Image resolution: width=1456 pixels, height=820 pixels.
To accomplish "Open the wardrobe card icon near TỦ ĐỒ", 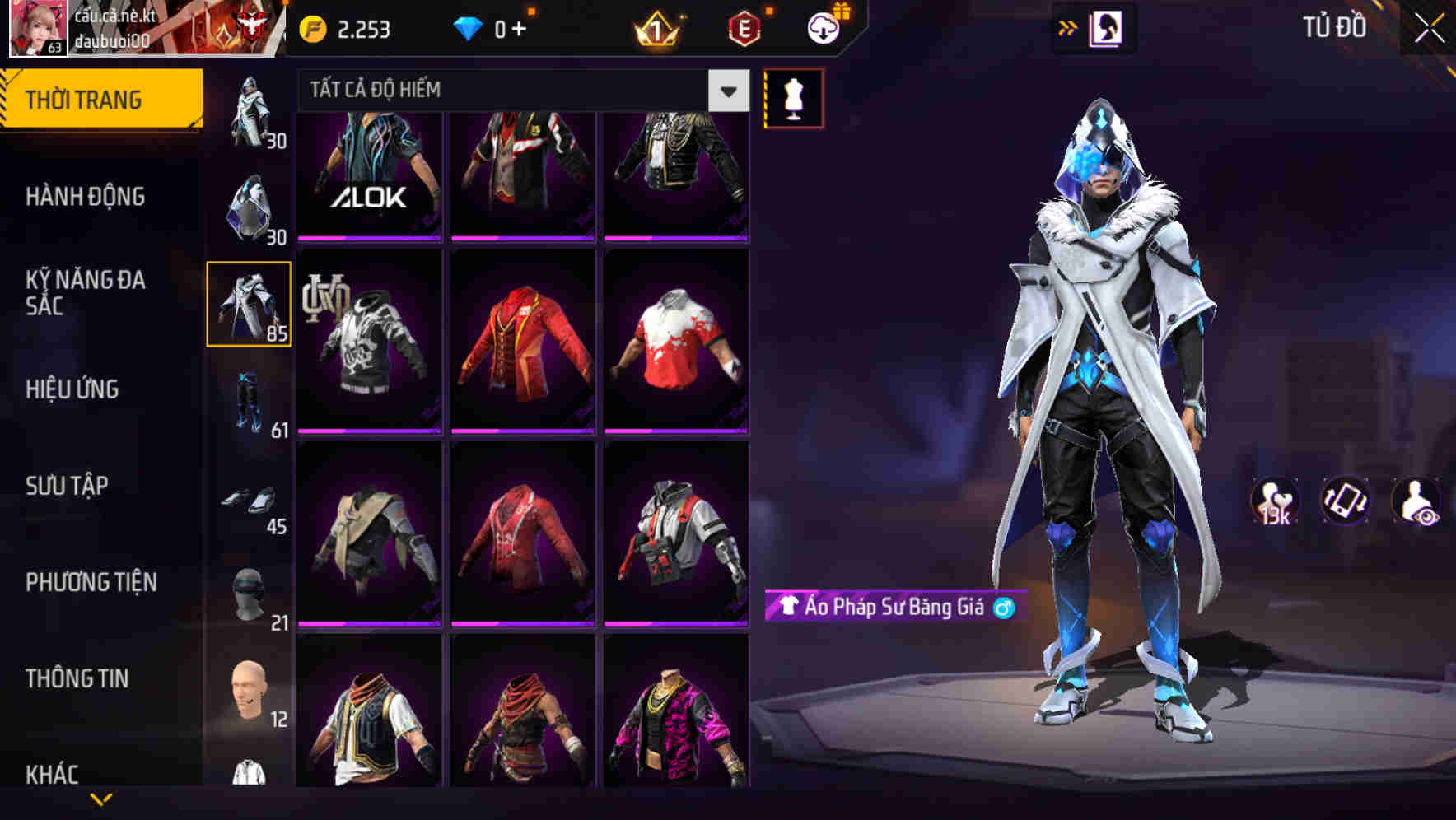I will pos(1104,27).
